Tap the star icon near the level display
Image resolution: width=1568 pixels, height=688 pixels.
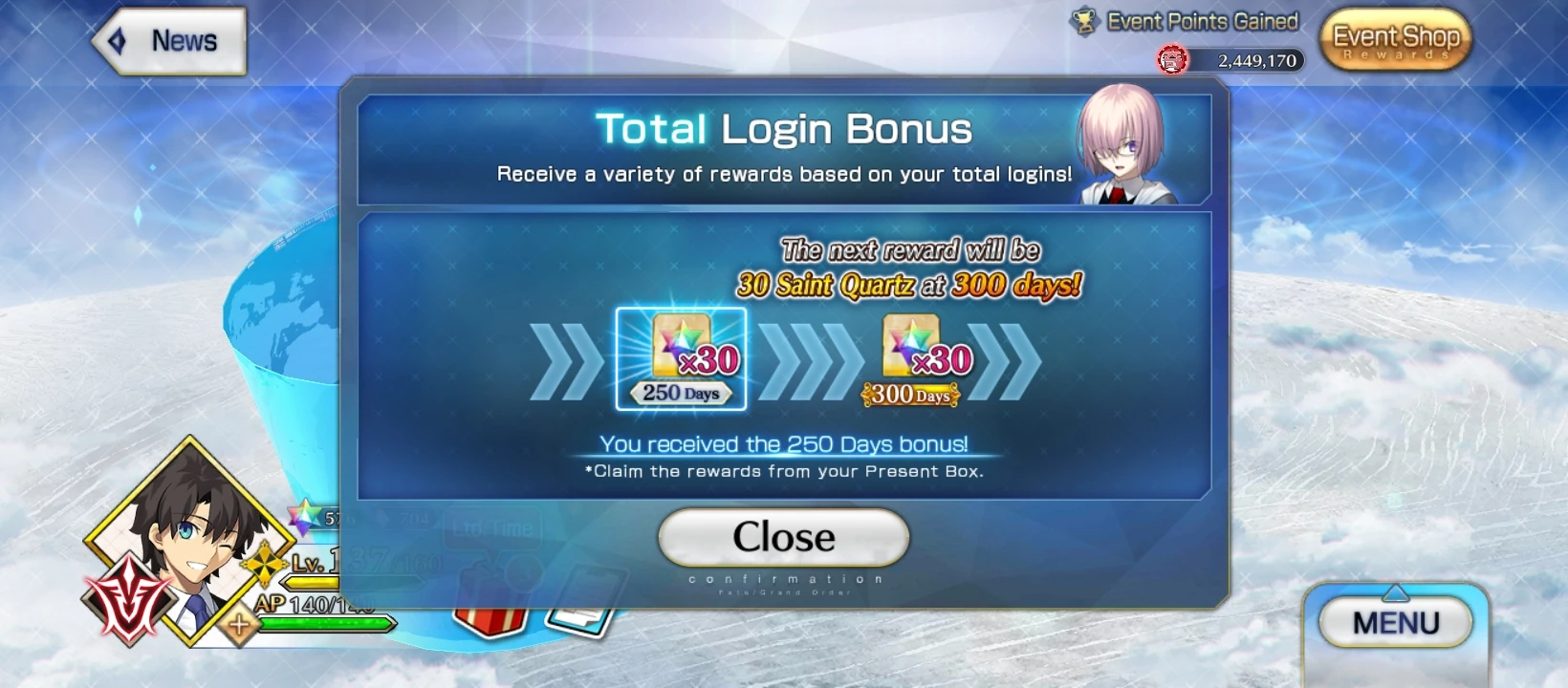pos(303,519)
